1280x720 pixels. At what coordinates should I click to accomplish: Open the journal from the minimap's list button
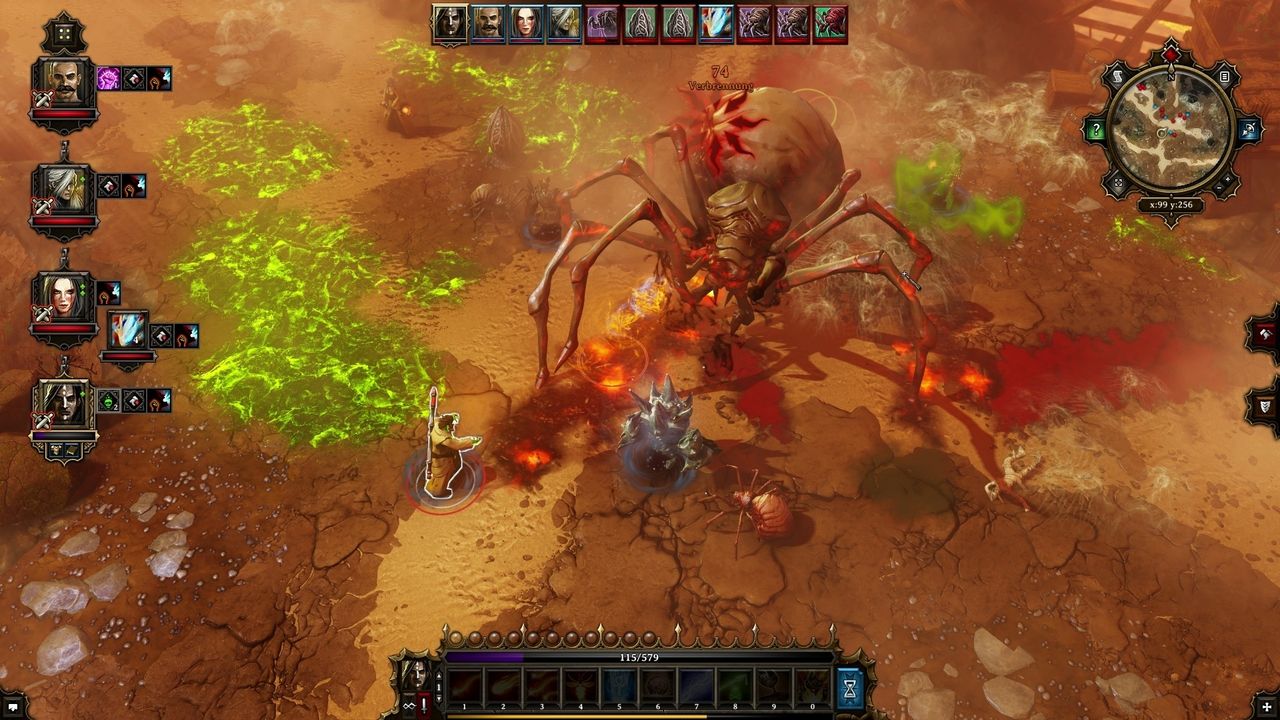coord(1224,77)
